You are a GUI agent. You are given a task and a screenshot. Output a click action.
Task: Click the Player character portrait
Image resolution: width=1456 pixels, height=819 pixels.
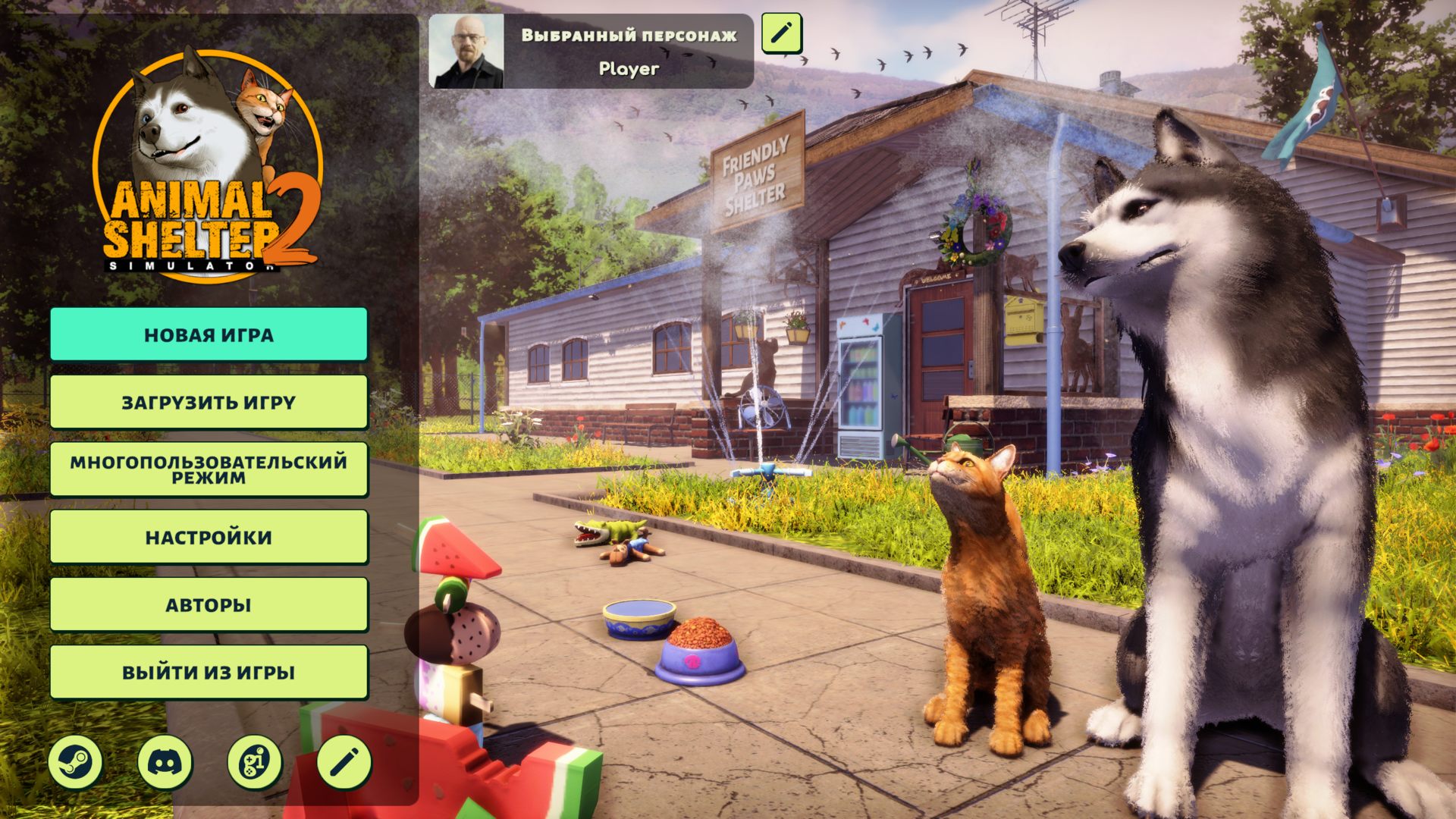(466, 52)
